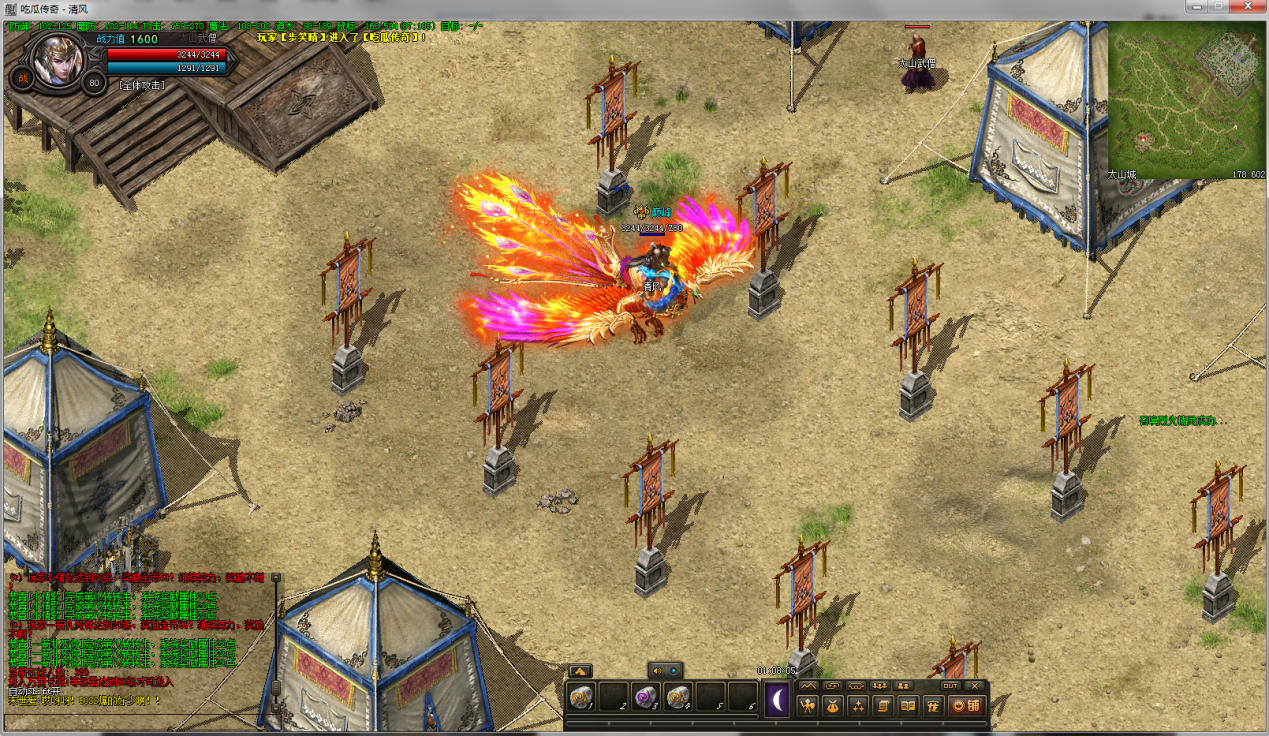Image resolution: width=1269 pixels, height=736 pixels.
Task: Open the 宠 pet panel
Action: pyautogui.click(x=933, y=706)
